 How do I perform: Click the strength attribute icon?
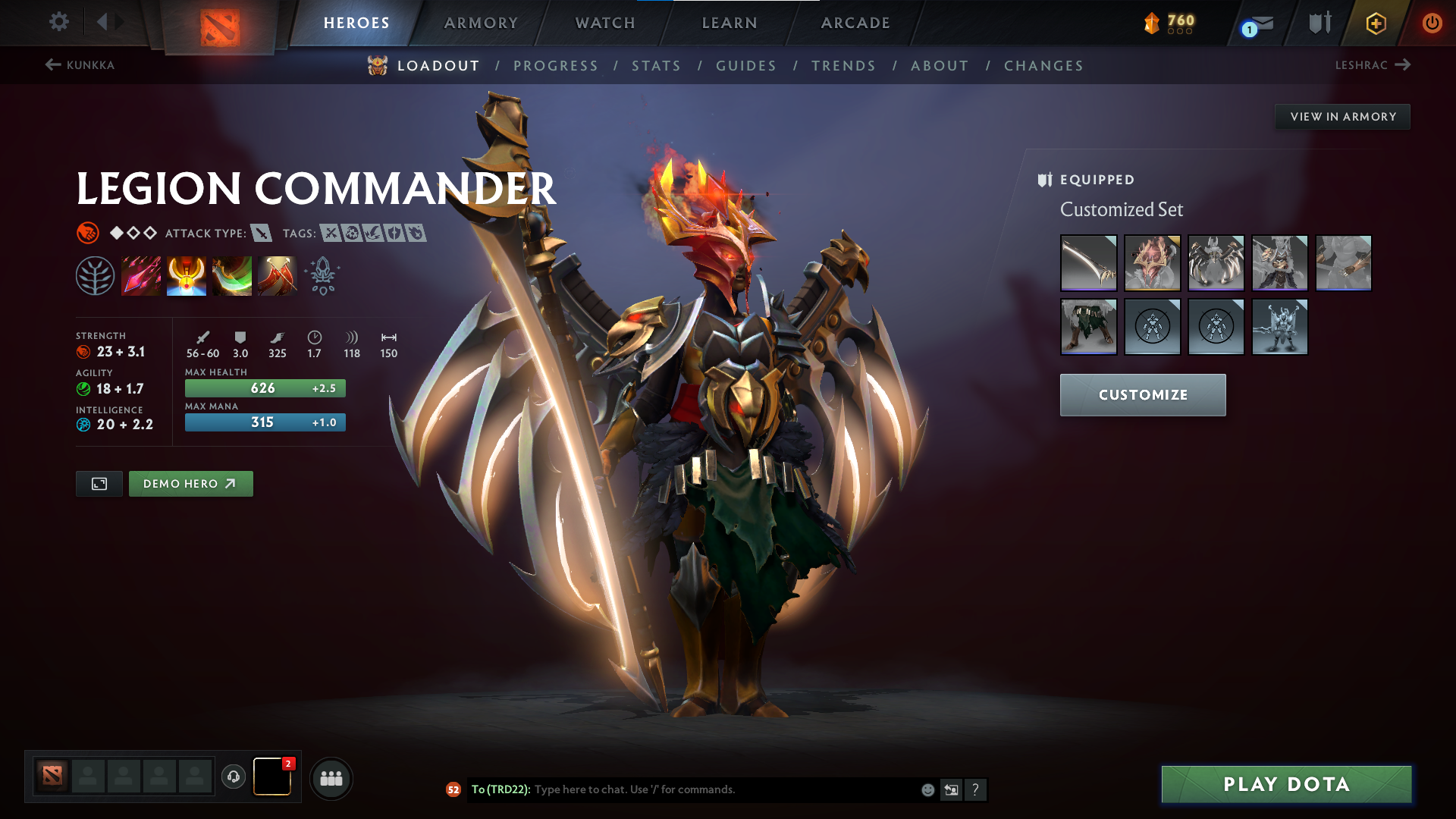pos(83,351)
